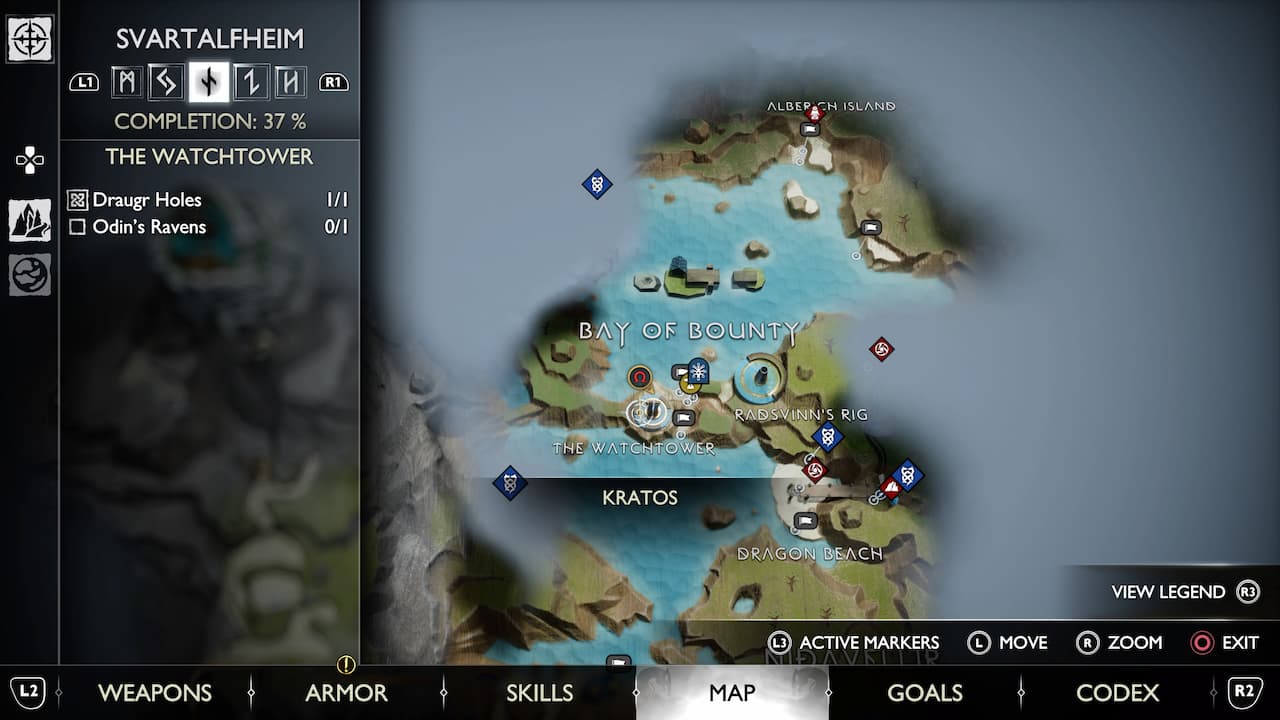Switch to the GOALS tab
Image resolution: width=1280 pixels, height=720 pixels.
pyautogui.click(x=925, y=692)
